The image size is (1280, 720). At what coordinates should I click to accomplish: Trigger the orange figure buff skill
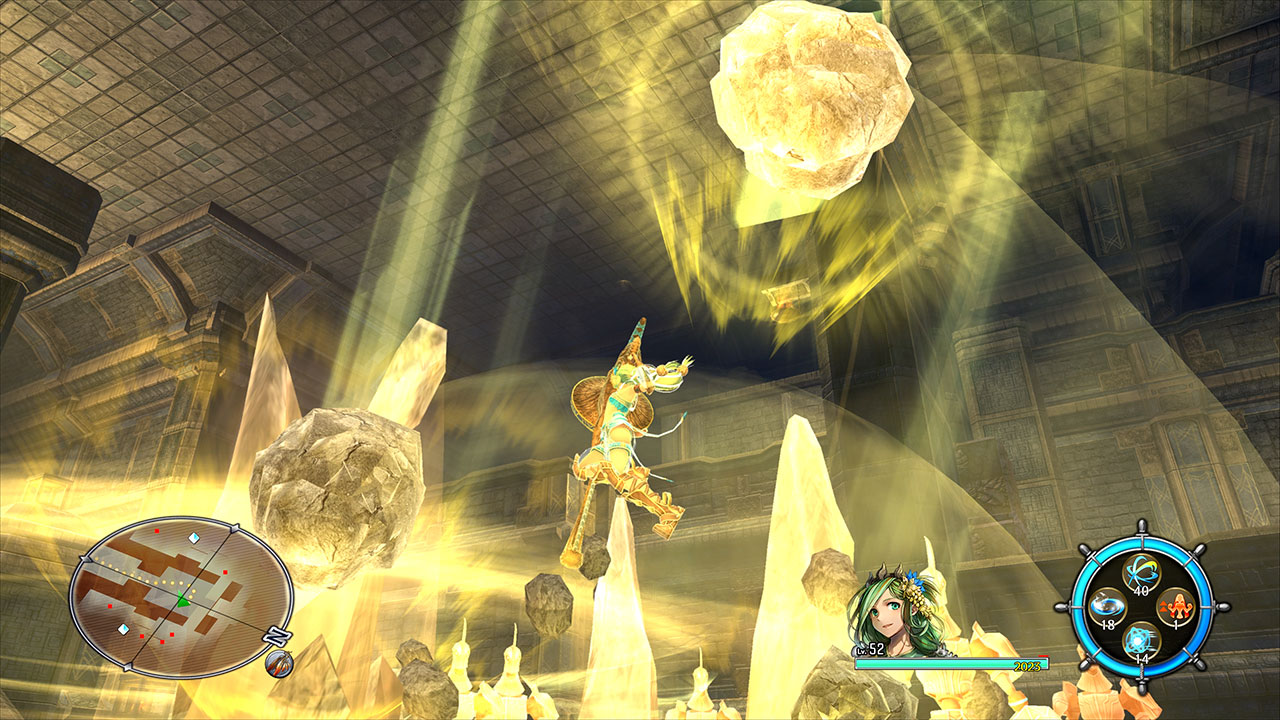click(x=1174, y=606)
